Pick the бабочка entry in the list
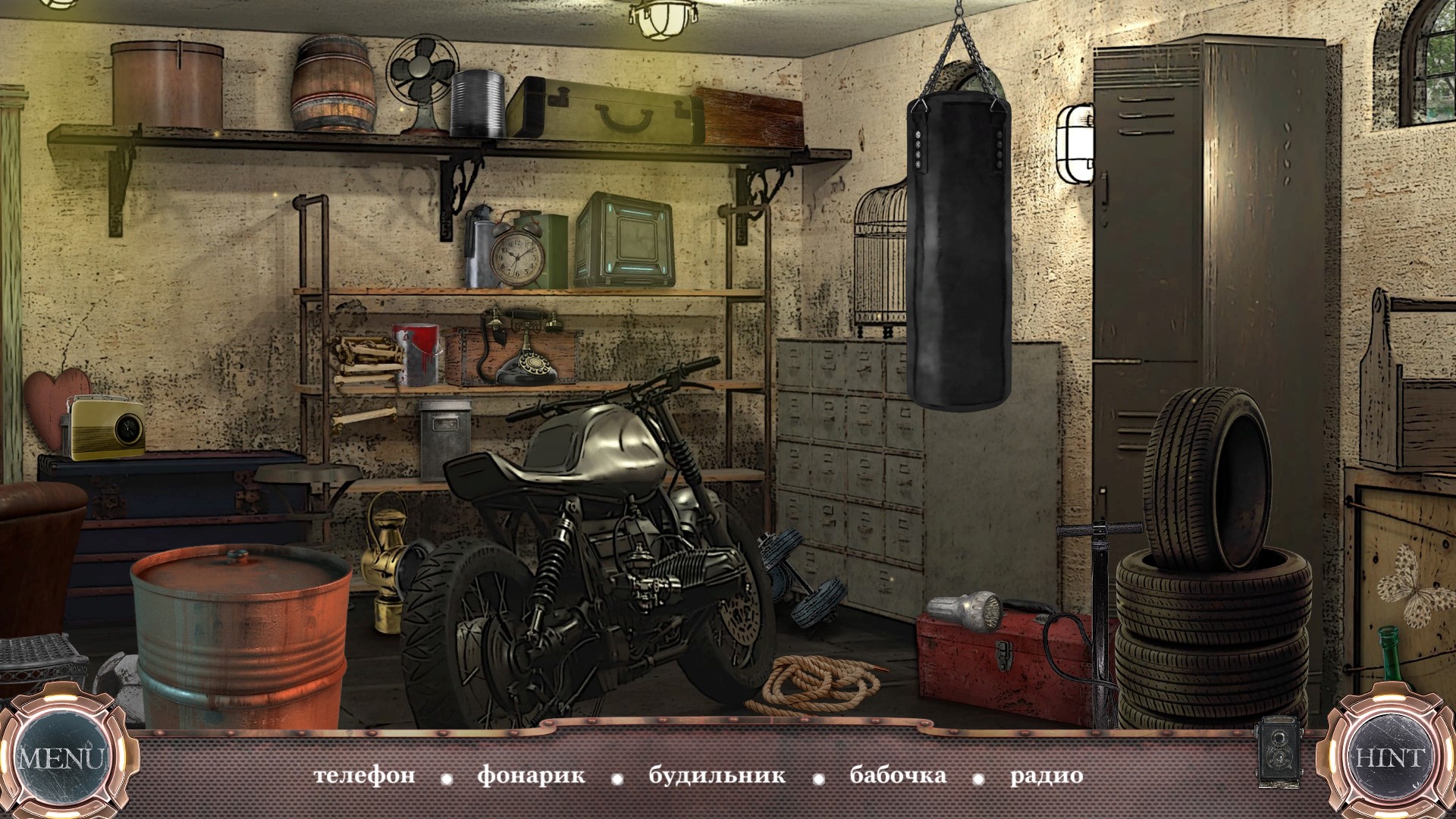Screen dimensions: 1456x819 coord(898,777)
